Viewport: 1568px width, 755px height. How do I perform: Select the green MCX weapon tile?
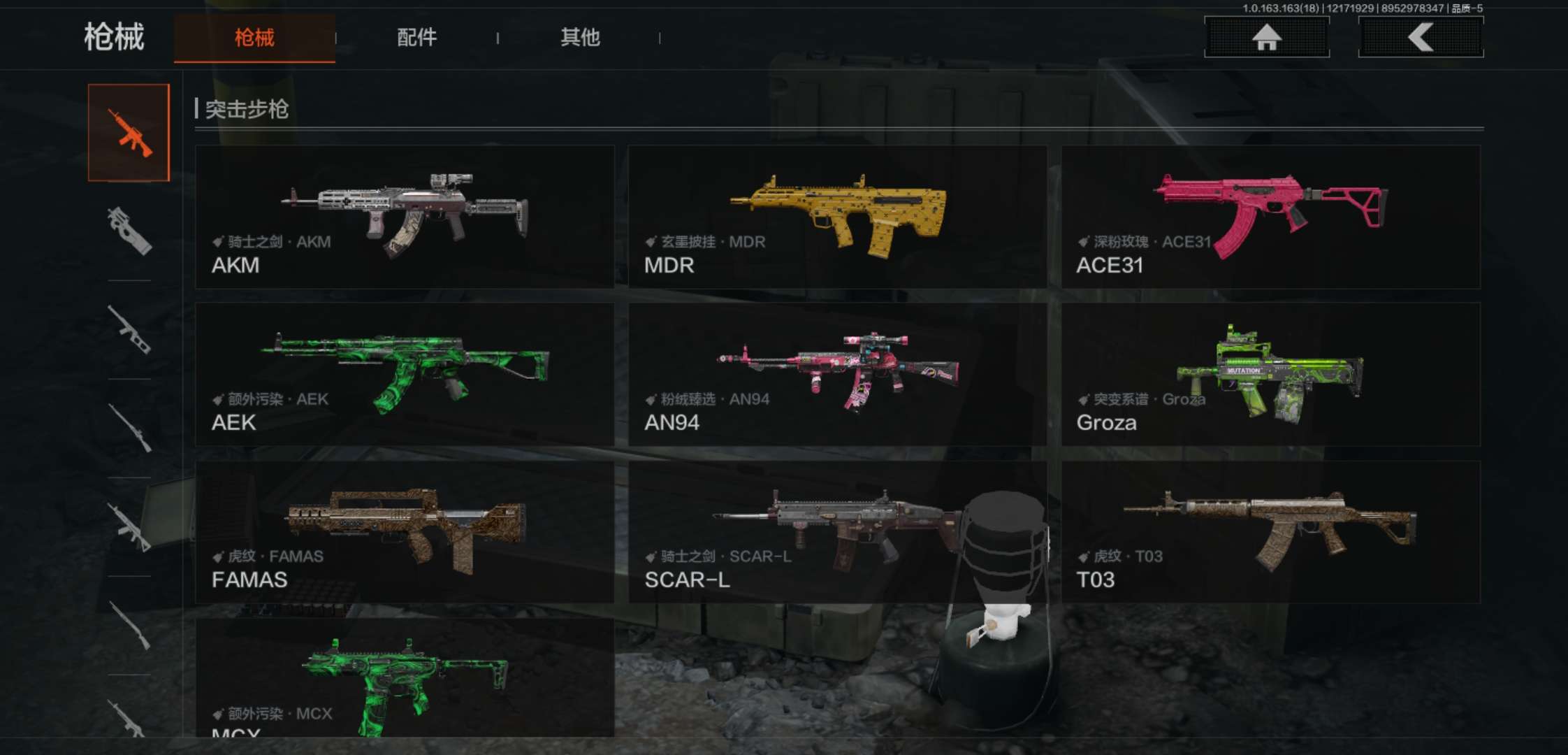(x=405, y=678)
